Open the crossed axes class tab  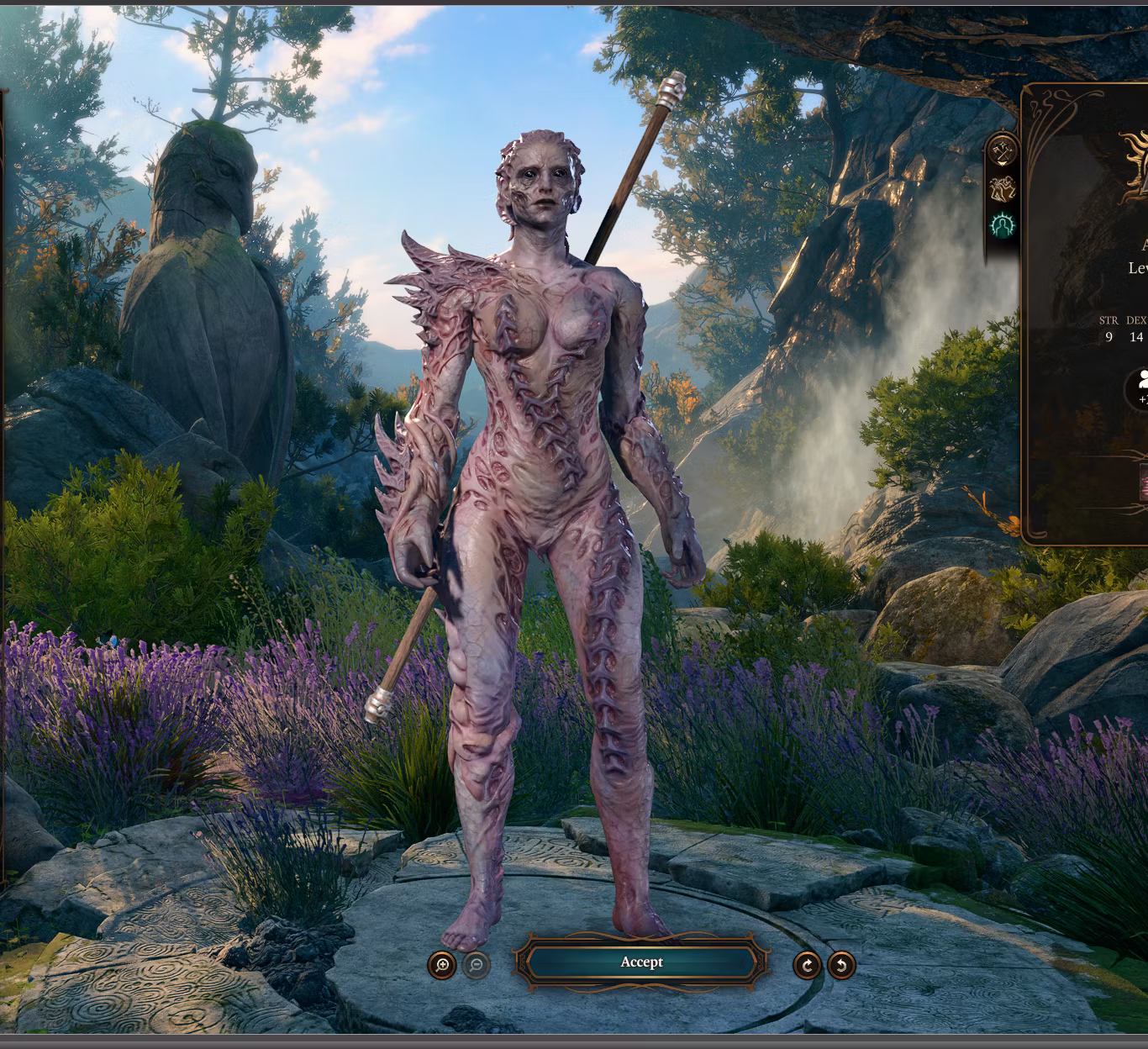tap(1003, 152)
